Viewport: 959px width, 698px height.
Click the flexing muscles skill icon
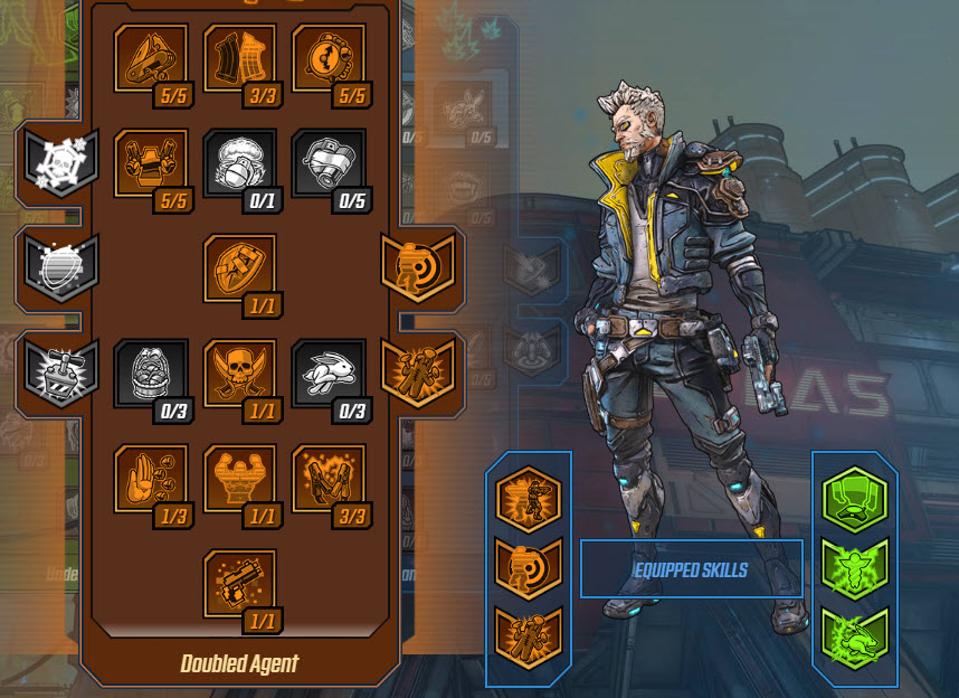(x=240, y=479)
